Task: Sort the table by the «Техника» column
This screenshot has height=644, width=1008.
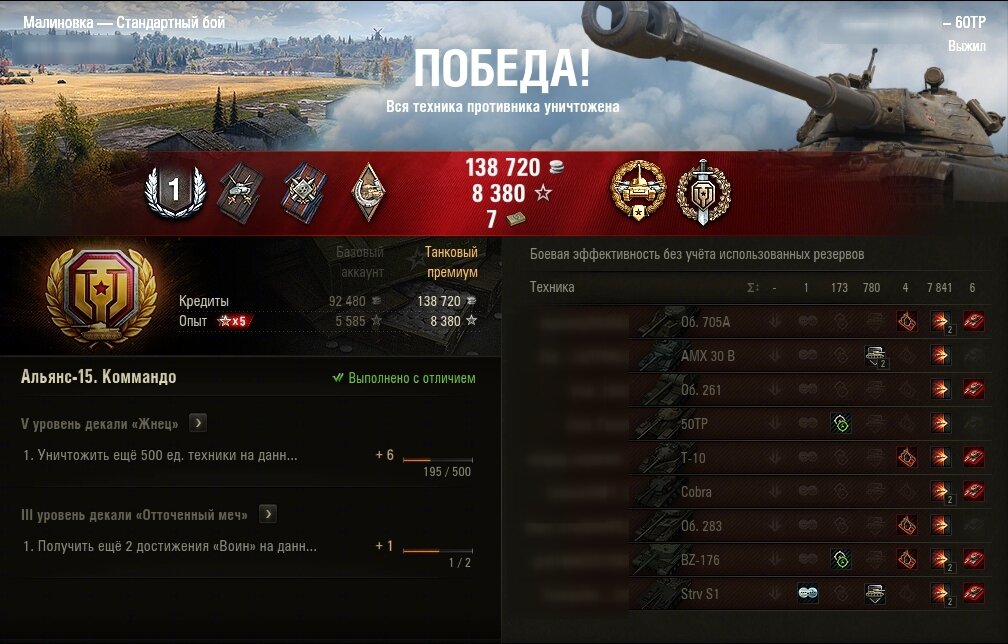Action: tap(552, 288)
